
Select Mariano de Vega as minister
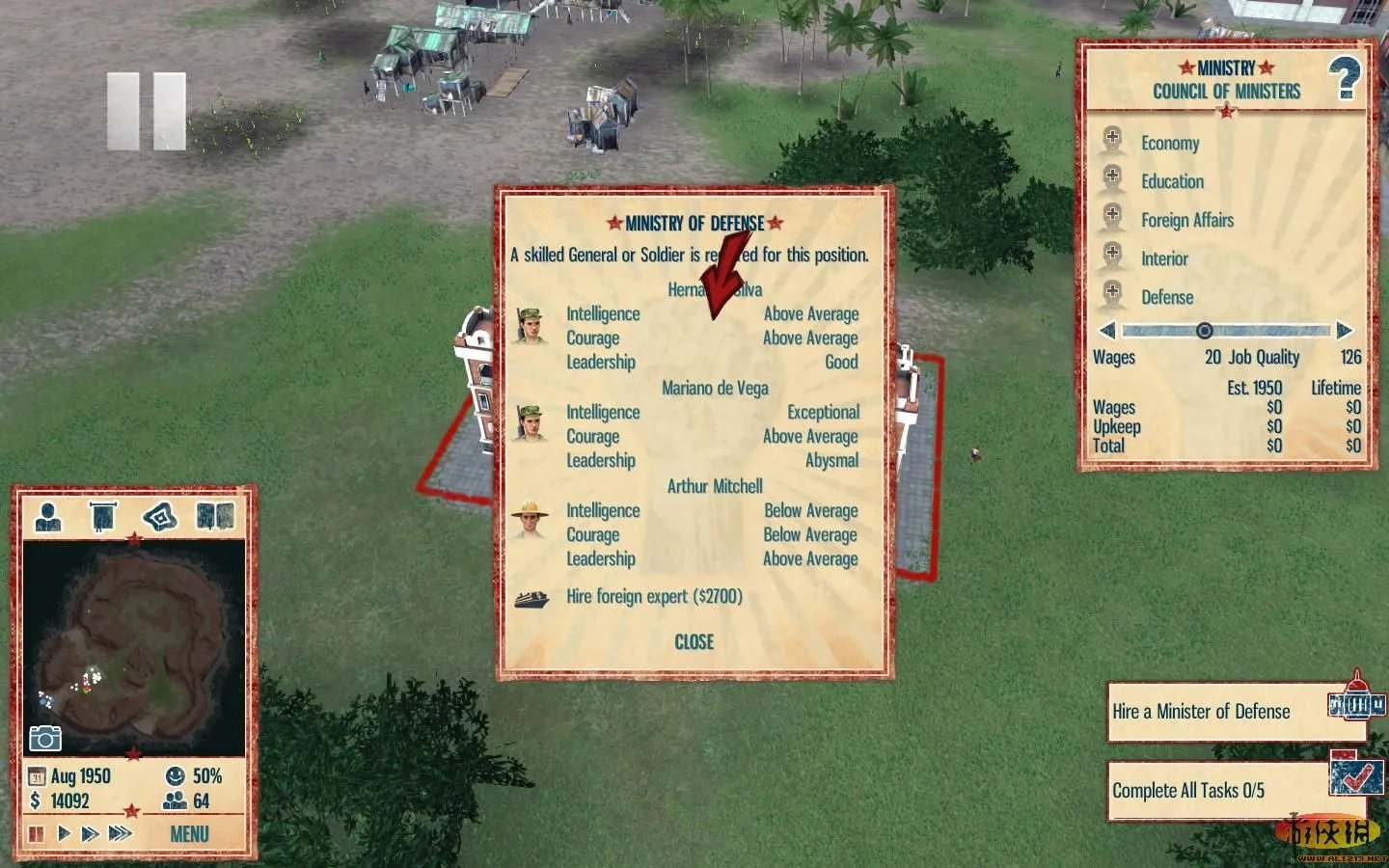coord(715,389)
